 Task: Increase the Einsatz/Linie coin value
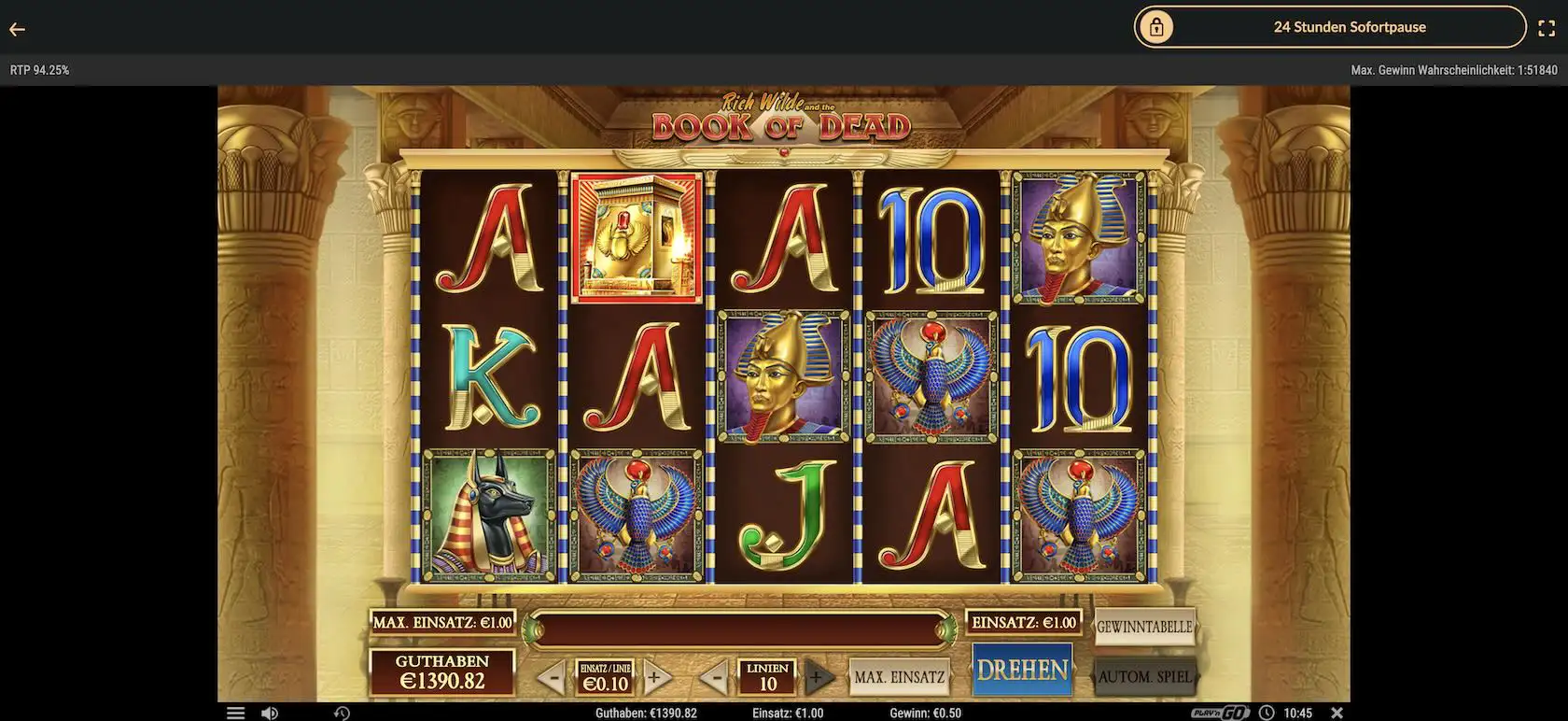(655, 677)
